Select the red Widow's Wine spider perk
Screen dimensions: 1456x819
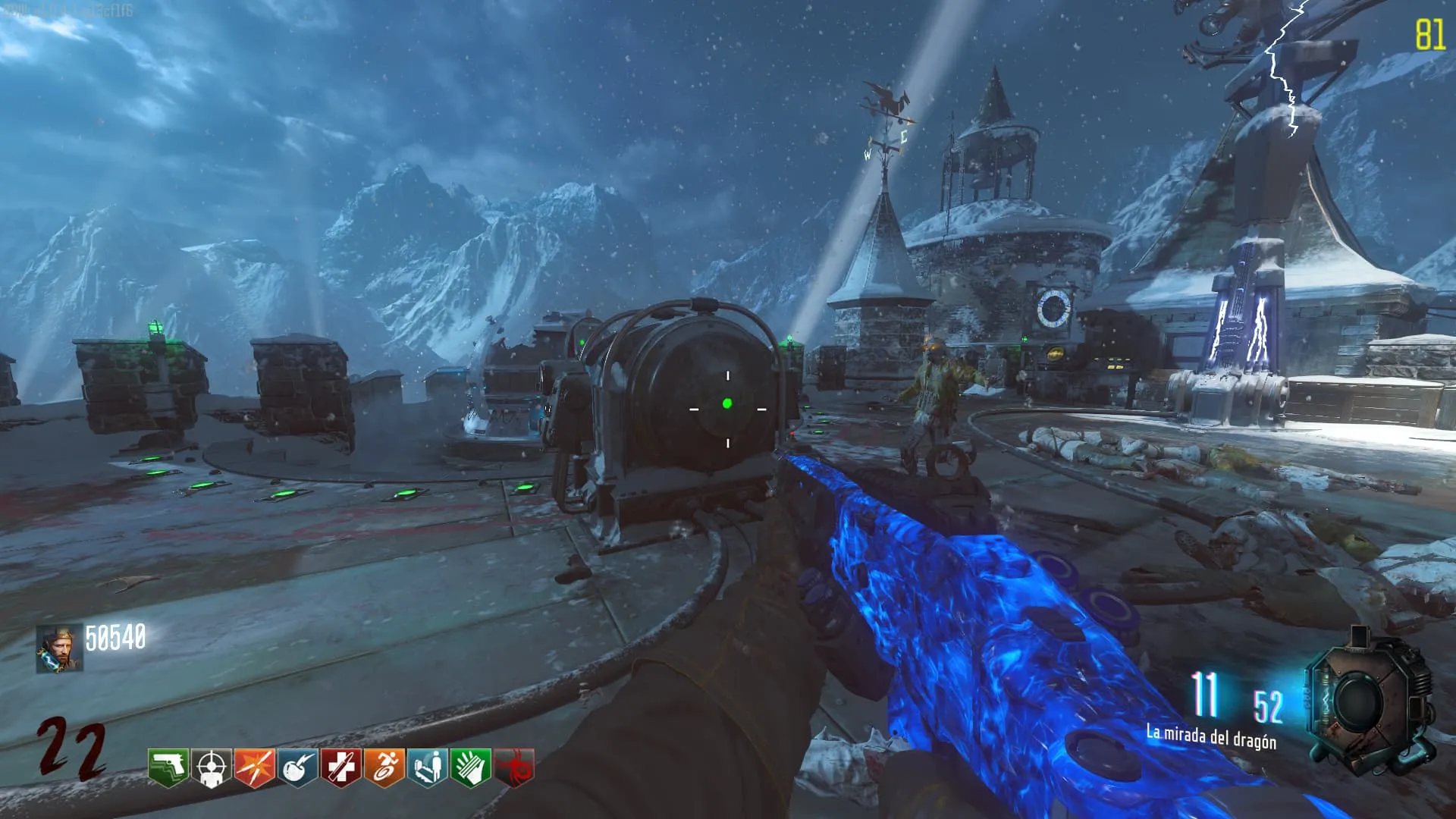point(514,767)
